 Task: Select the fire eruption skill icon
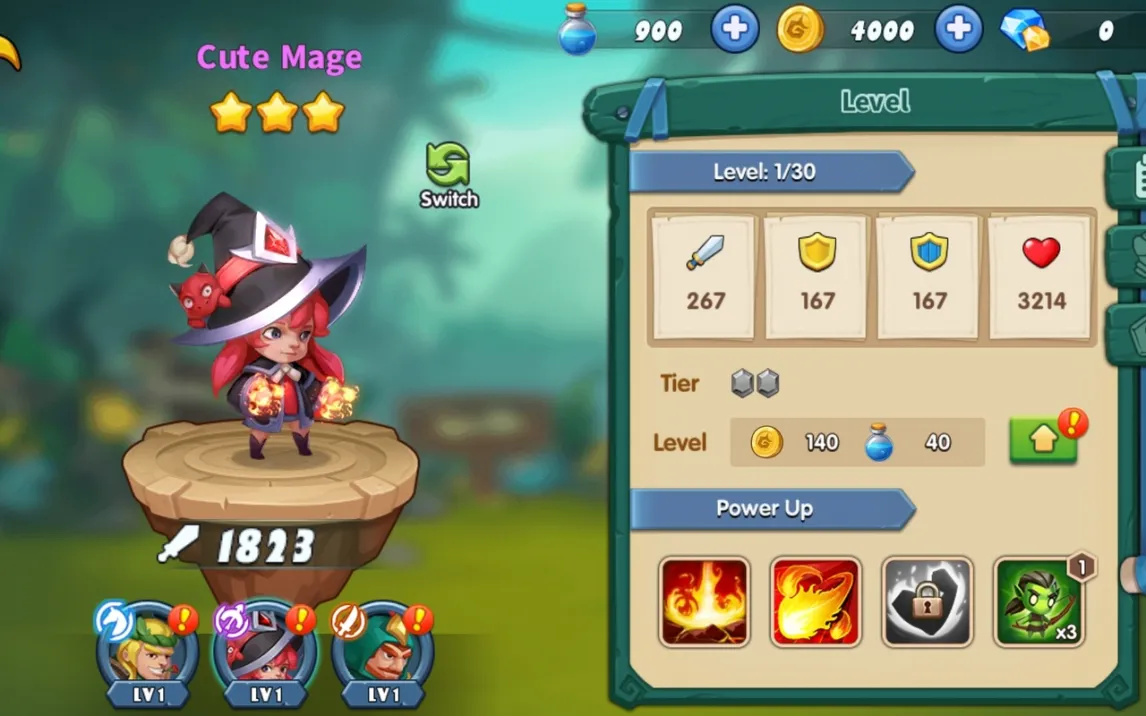(x=704, y=602)
